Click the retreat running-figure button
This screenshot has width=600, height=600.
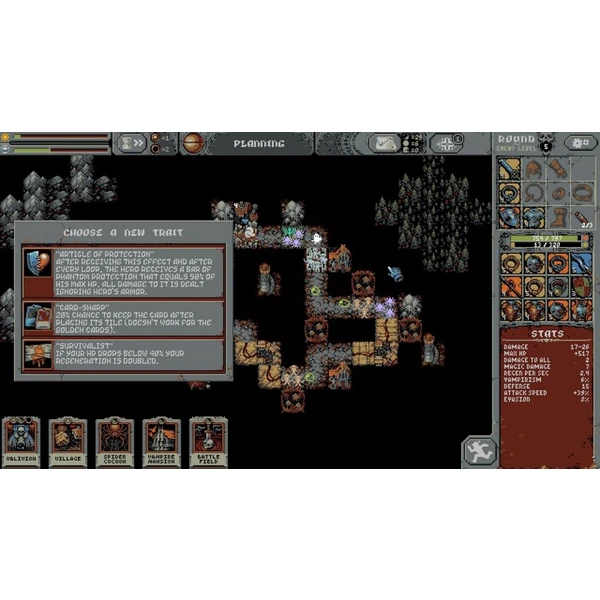479,450
